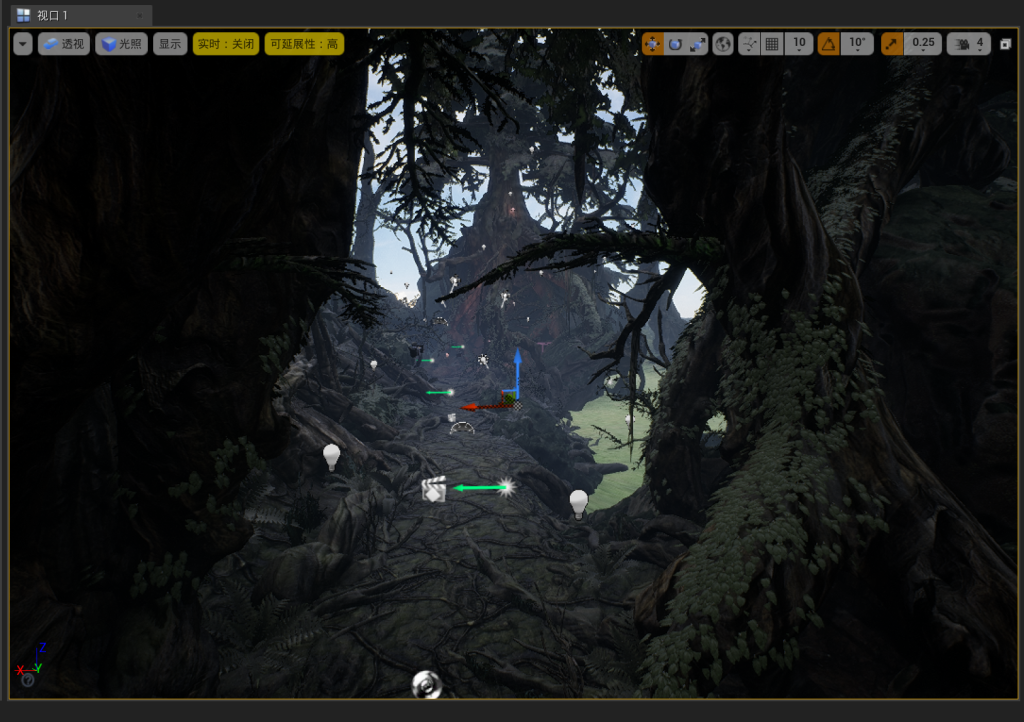Open the viewport options dropdown arrow
This screenshot has width=1024, height=722.
pos(23,44)
